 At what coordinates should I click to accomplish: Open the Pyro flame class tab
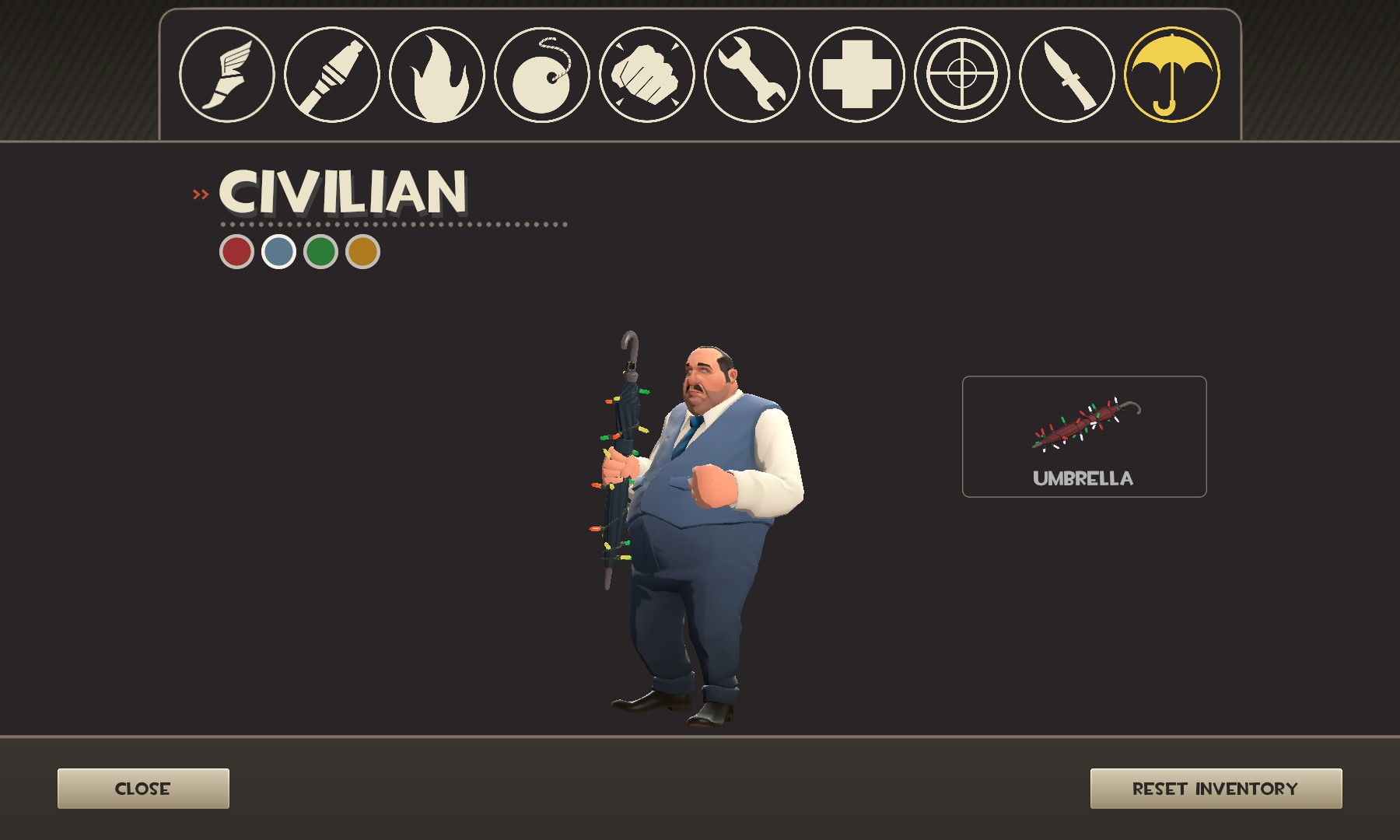(x=436, y=75)
